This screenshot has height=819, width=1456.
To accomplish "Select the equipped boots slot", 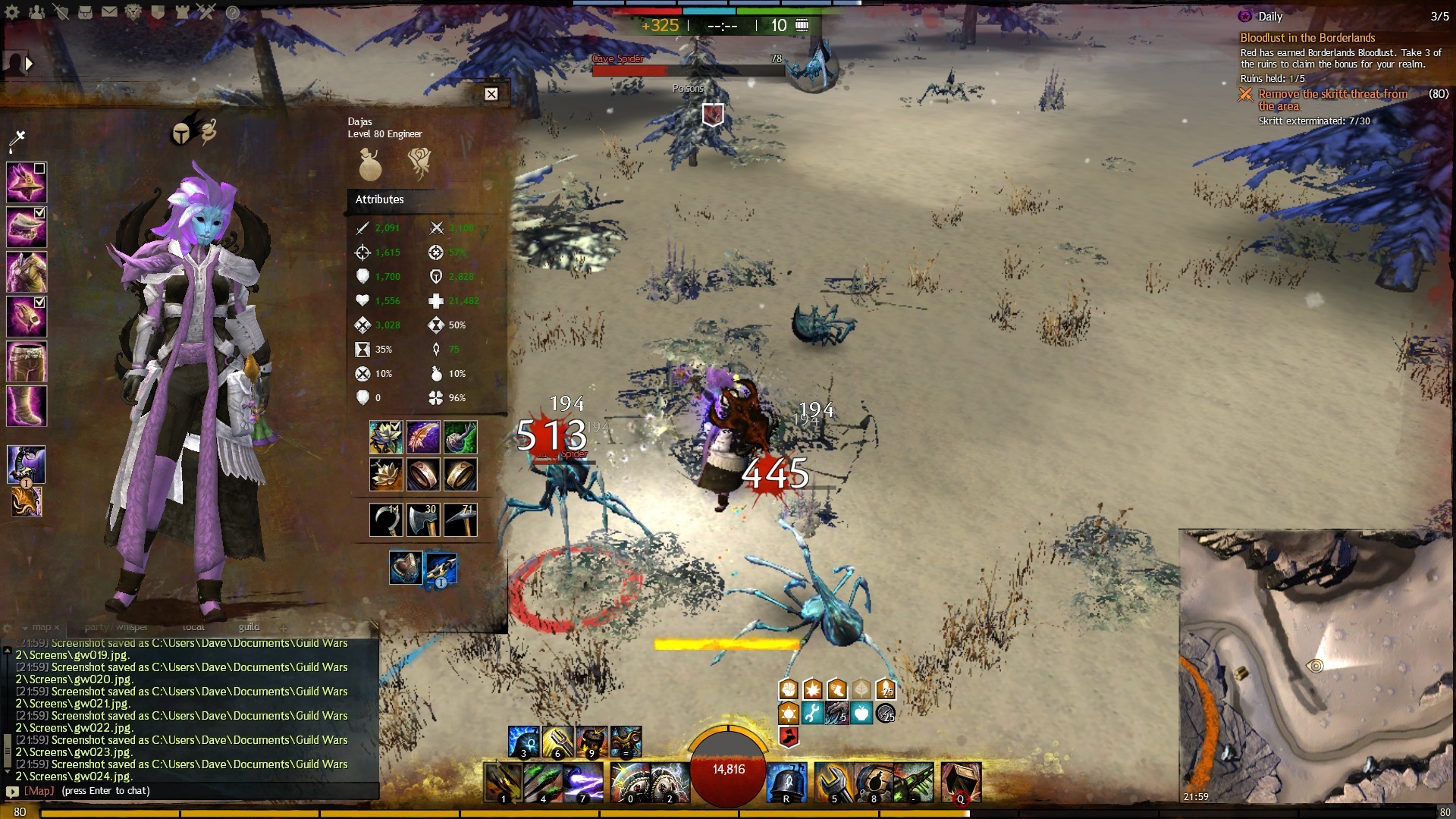I will click(27, 406).
